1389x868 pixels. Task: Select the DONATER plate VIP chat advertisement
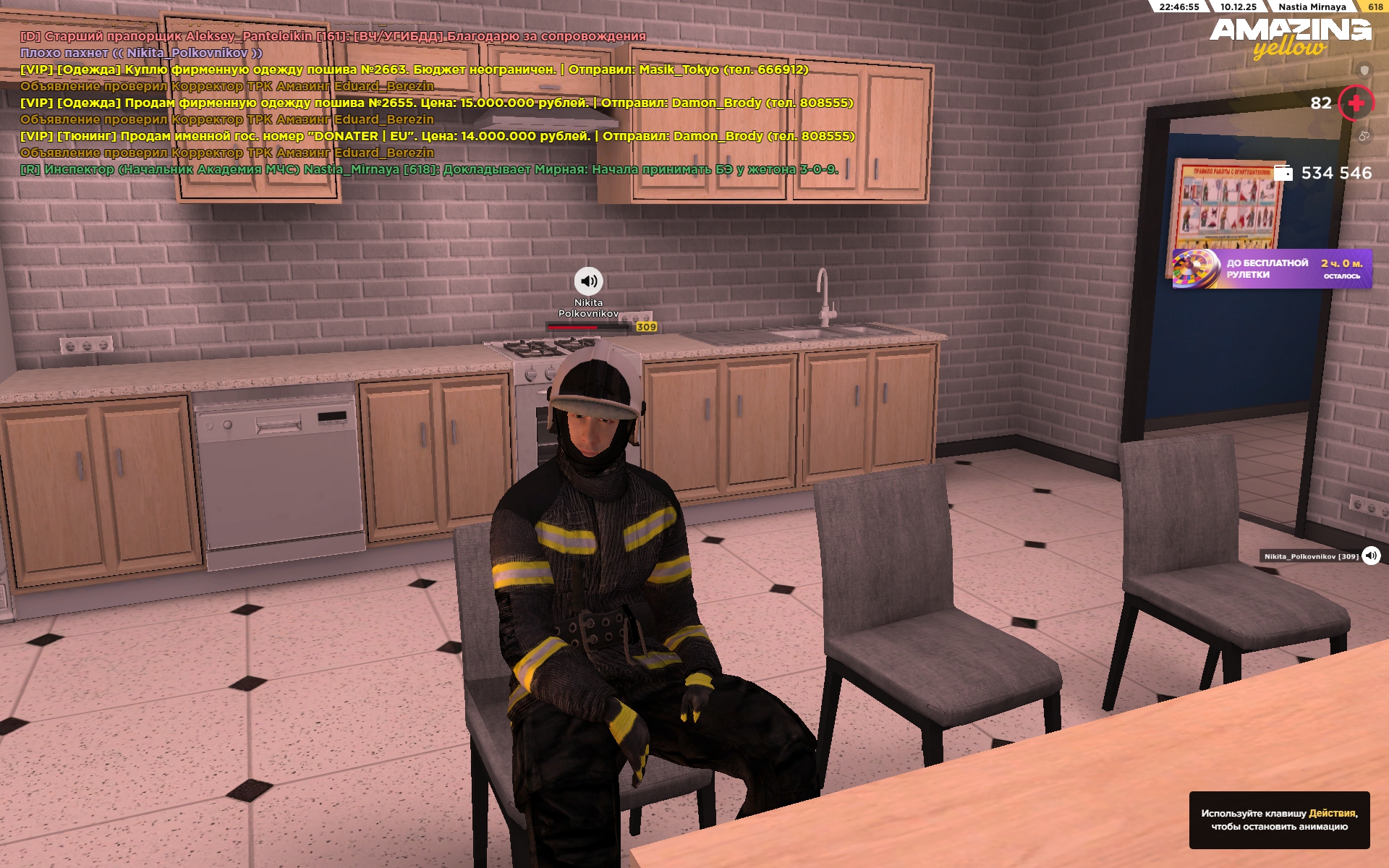point(437,136)
